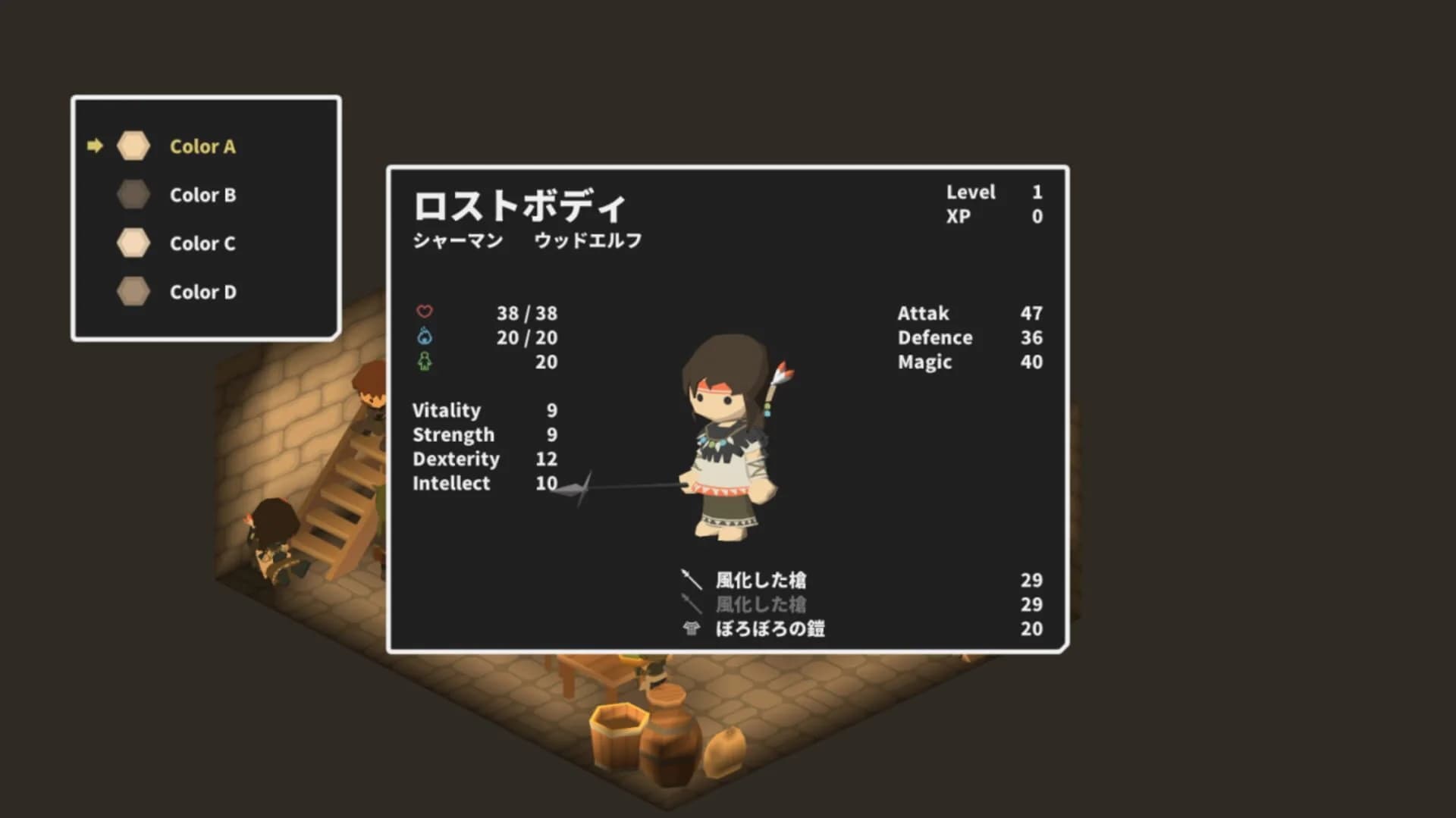
Task: Select the Color D option
Action: click(x=203, y=292)
